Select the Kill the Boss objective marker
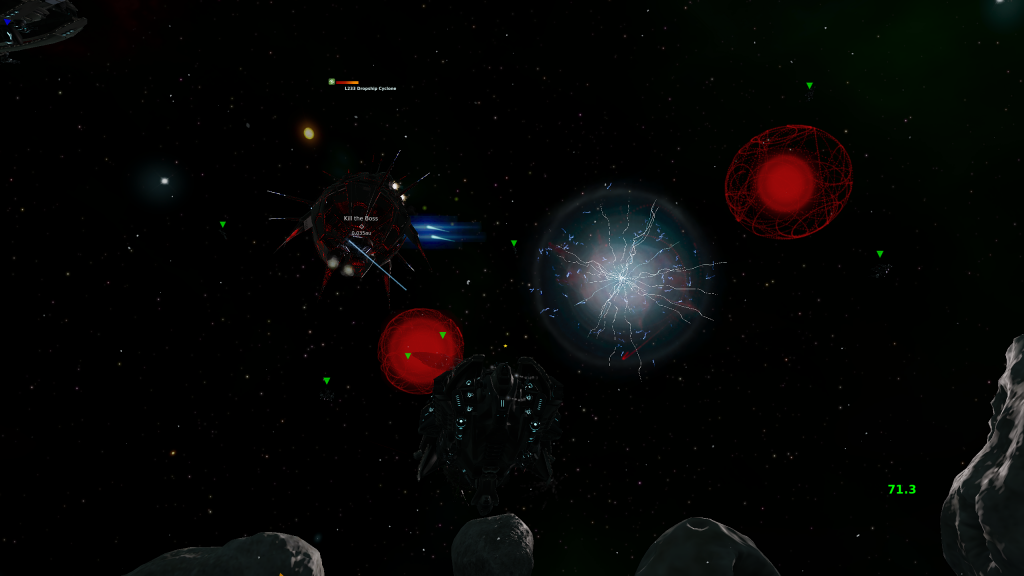This screenshot has width=1024, height=576. click(361, 226)
